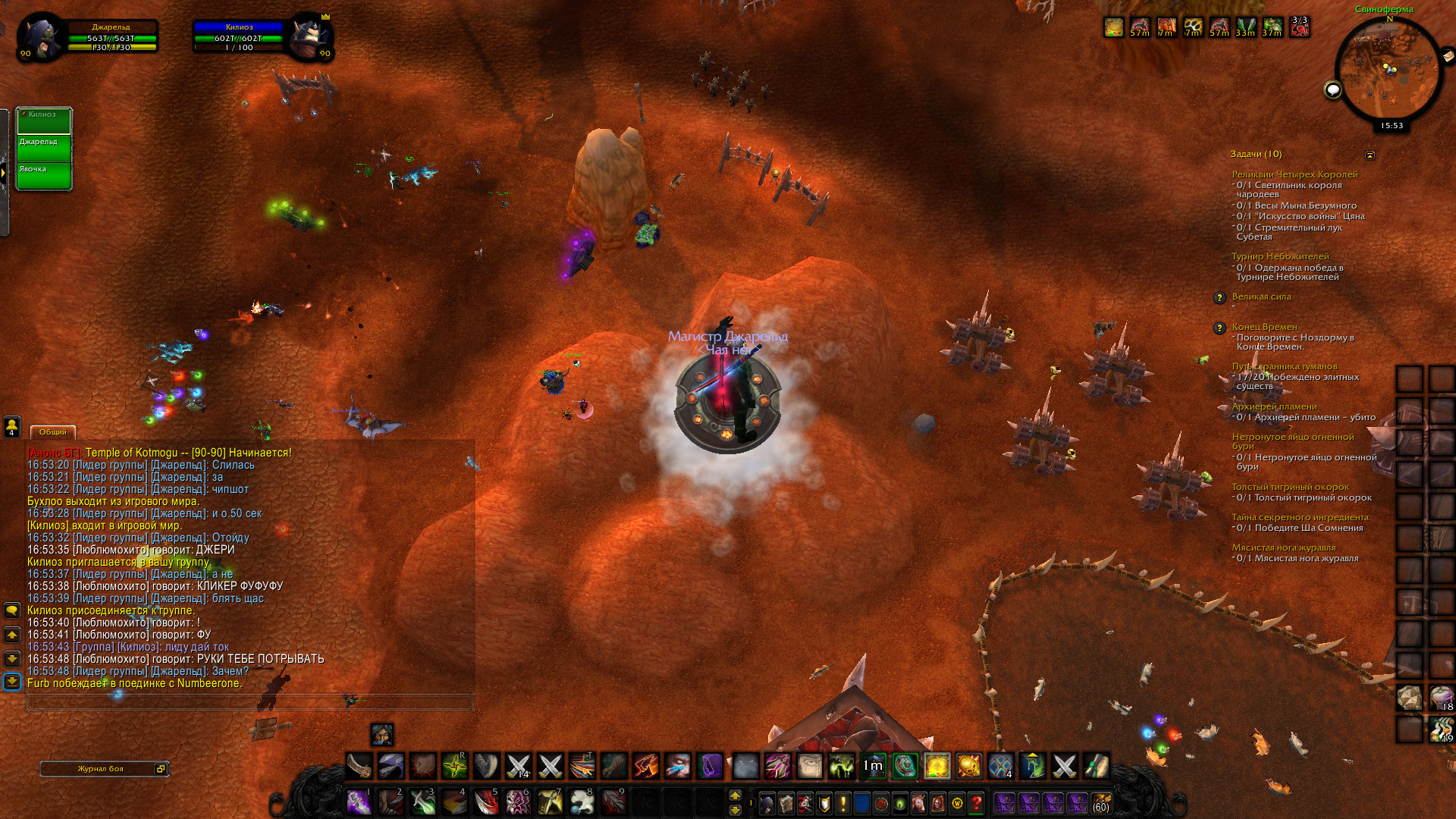Viewport: 1456px width, 819px height.
Task: Open the Конец Времен quest entry
Action: tap(1264, 327)
